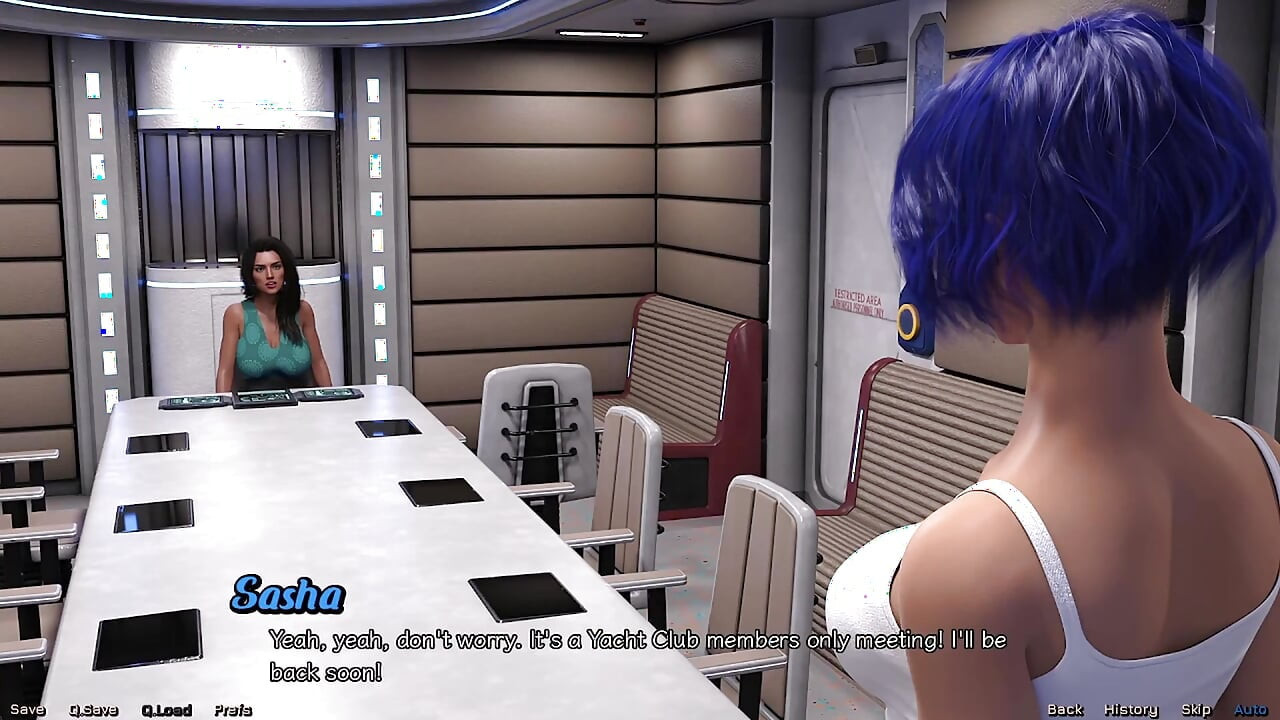Click Back to return to previous dialogue
The width and height of the screenshot is (1280, 720).
click(x=1064, y=710)
